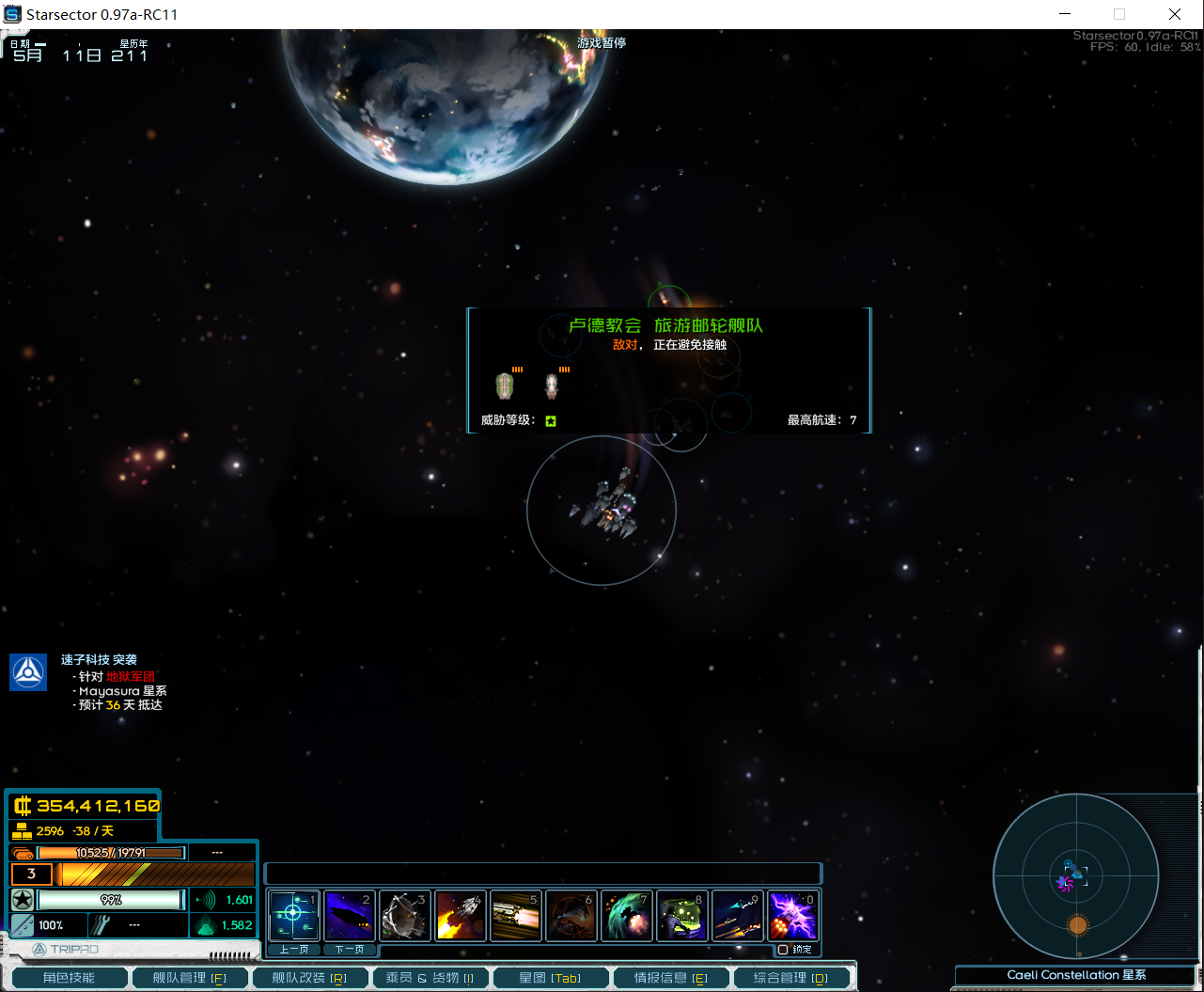Open the 角色技能 character skills screen

[x=69, y=978]
